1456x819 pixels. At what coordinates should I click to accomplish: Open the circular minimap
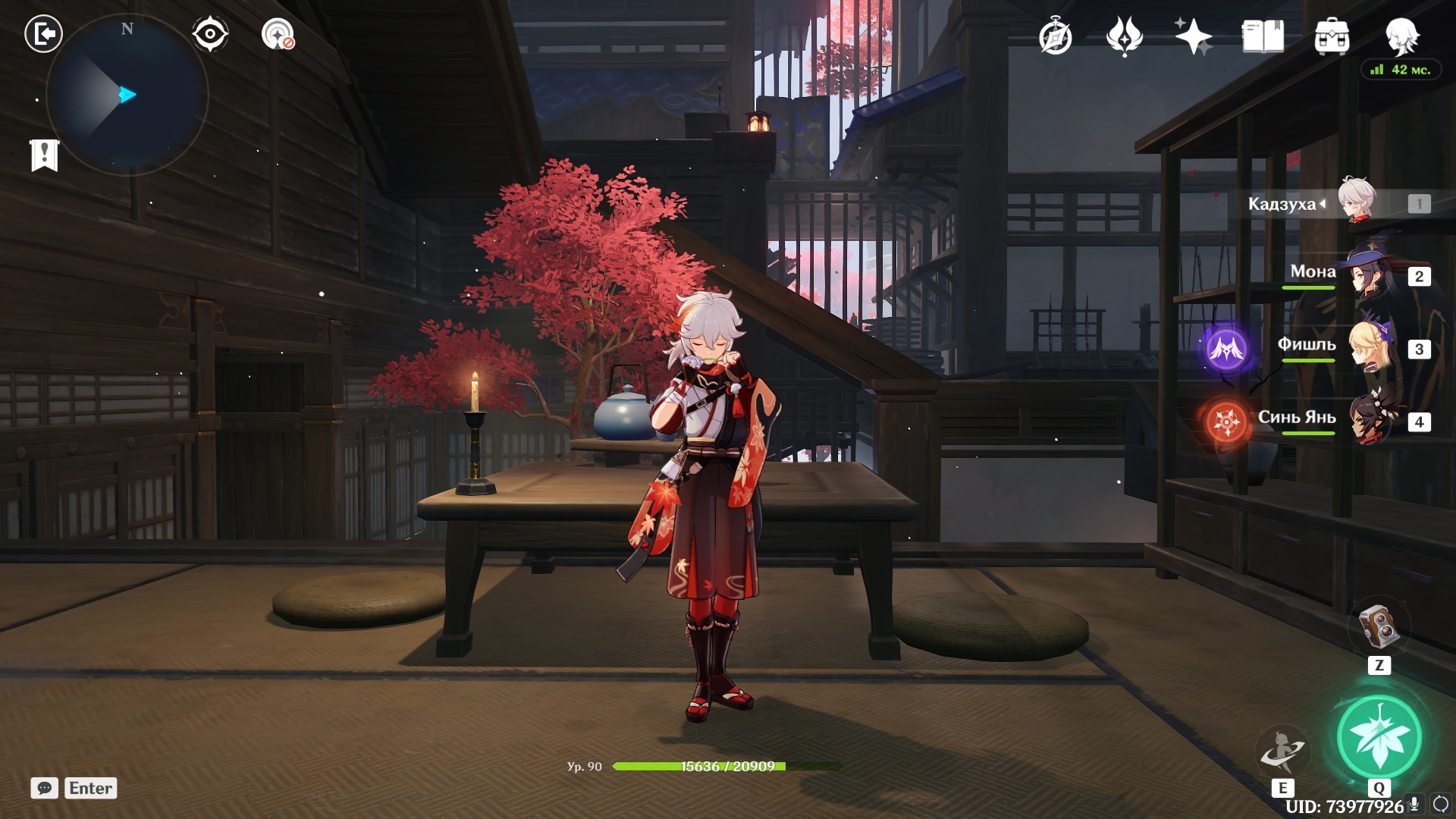tap(127, 96)
